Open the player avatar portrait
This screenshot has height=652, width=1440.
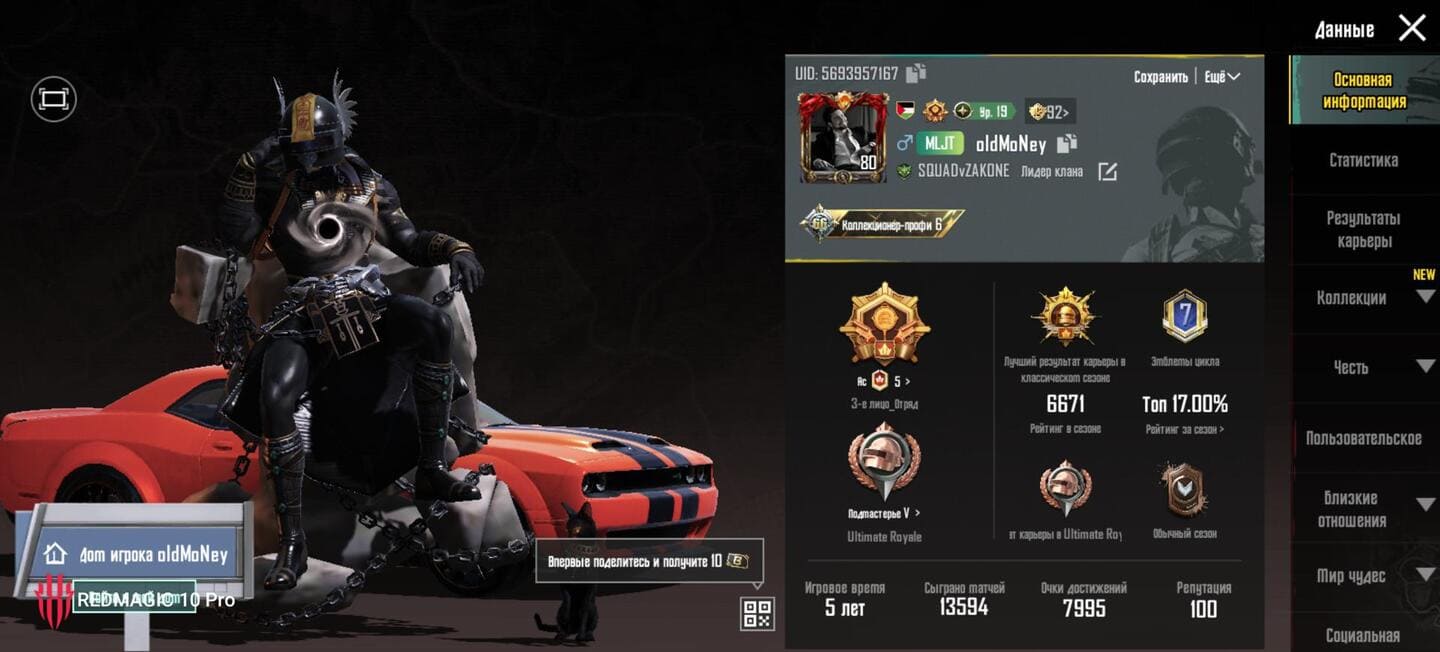(842, 137)
